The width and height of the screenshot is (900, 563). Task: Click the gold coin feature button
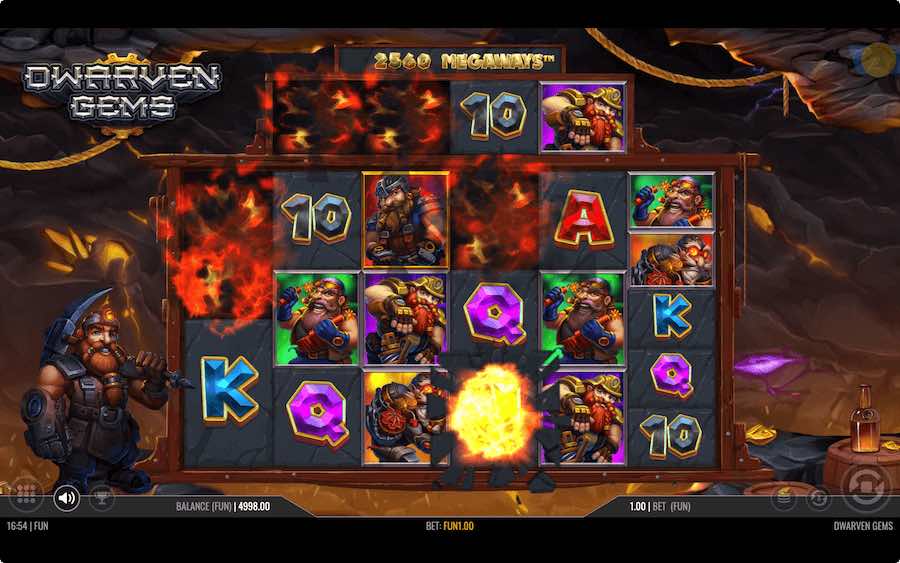[878, 59]
